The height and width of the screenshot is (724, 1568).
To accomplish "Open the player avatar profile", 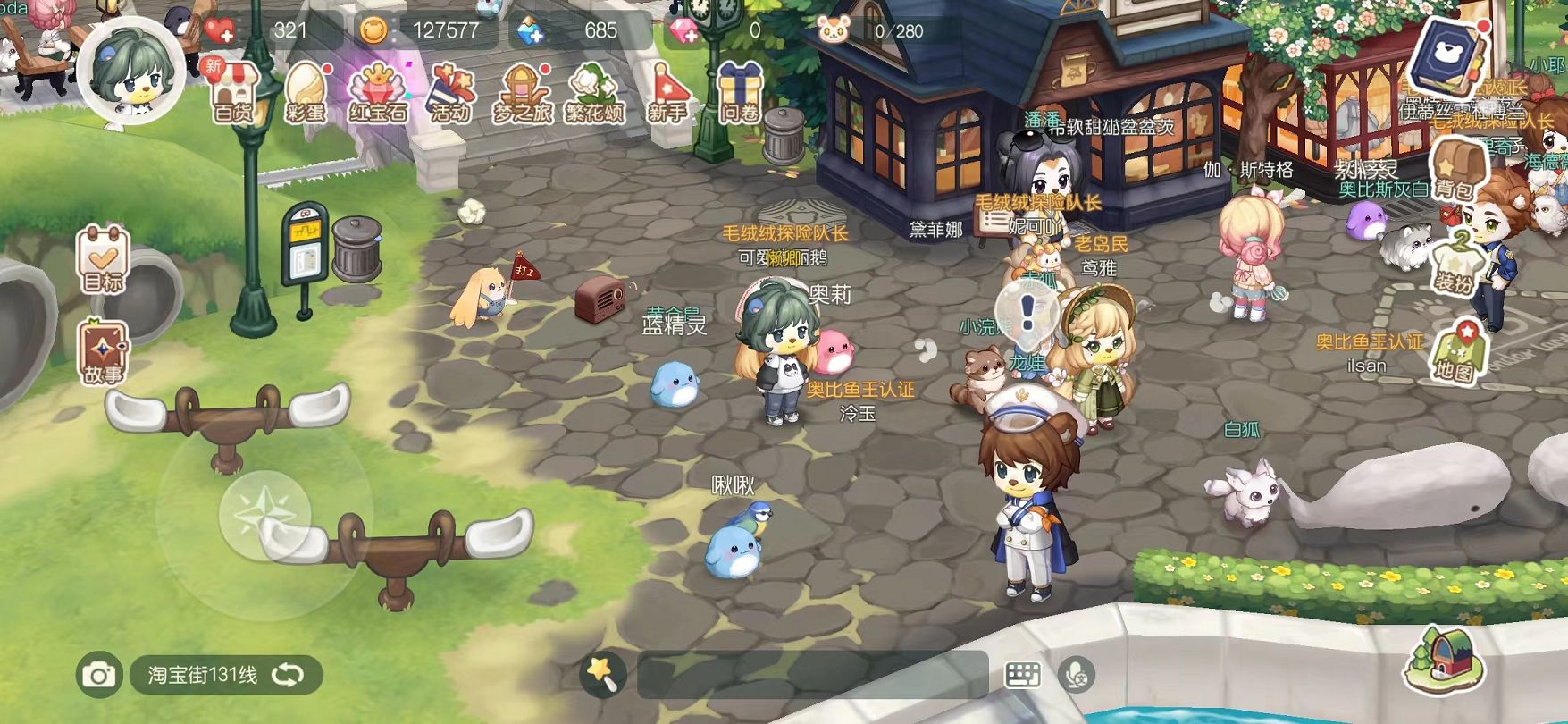I will pos(130,70).
